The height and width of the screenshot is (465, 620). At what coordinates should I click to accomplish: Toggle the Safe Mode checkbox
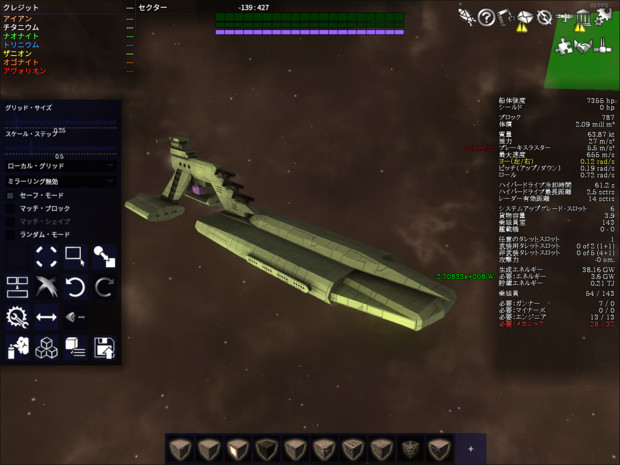(11, 195)
